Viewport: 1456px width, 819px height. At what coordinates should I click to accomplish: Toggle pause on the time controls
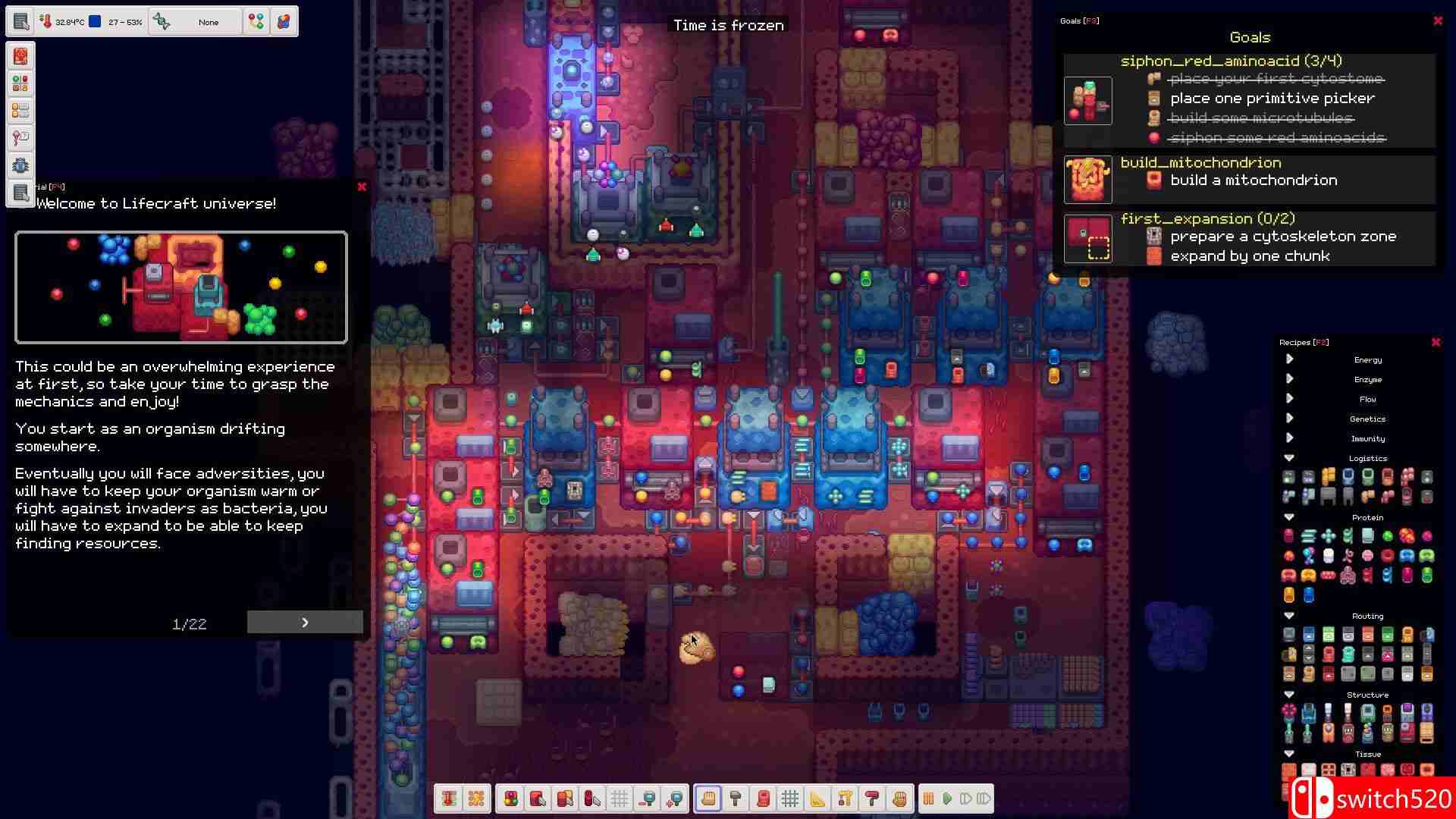coord(929,798)
